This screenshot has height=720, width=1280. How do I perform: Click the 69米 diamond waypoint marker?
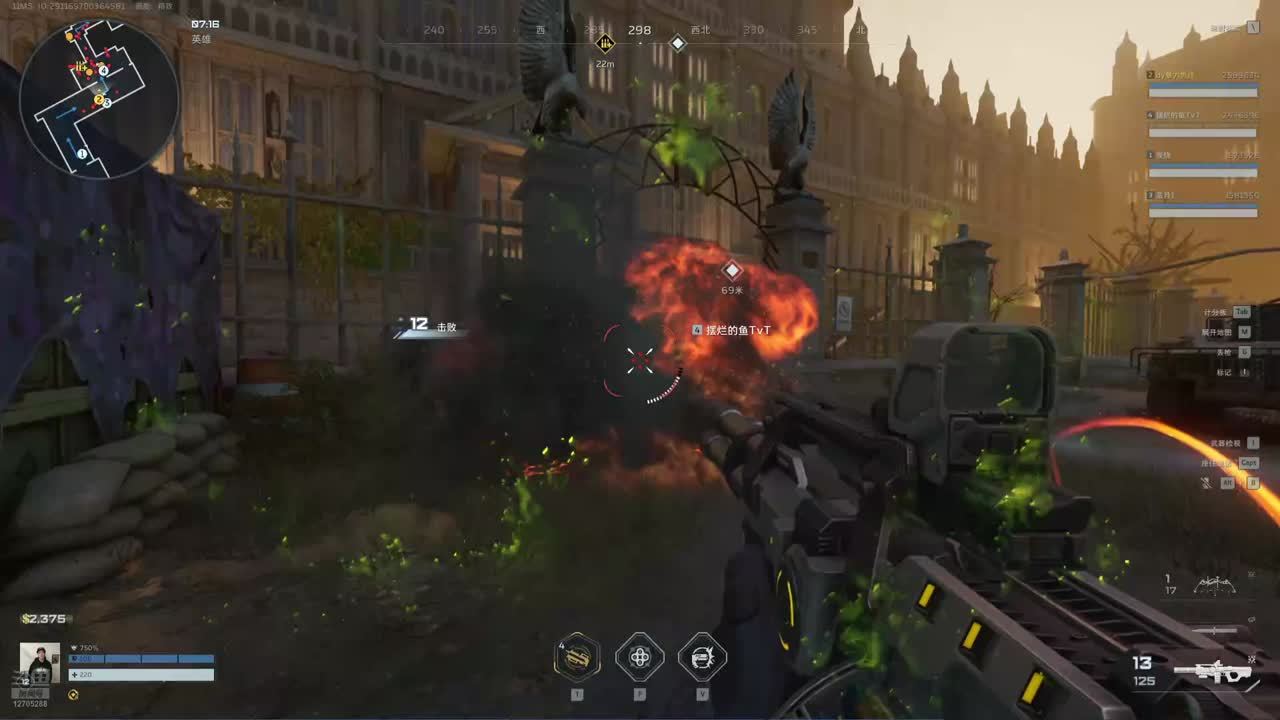(x=732, y=270)
